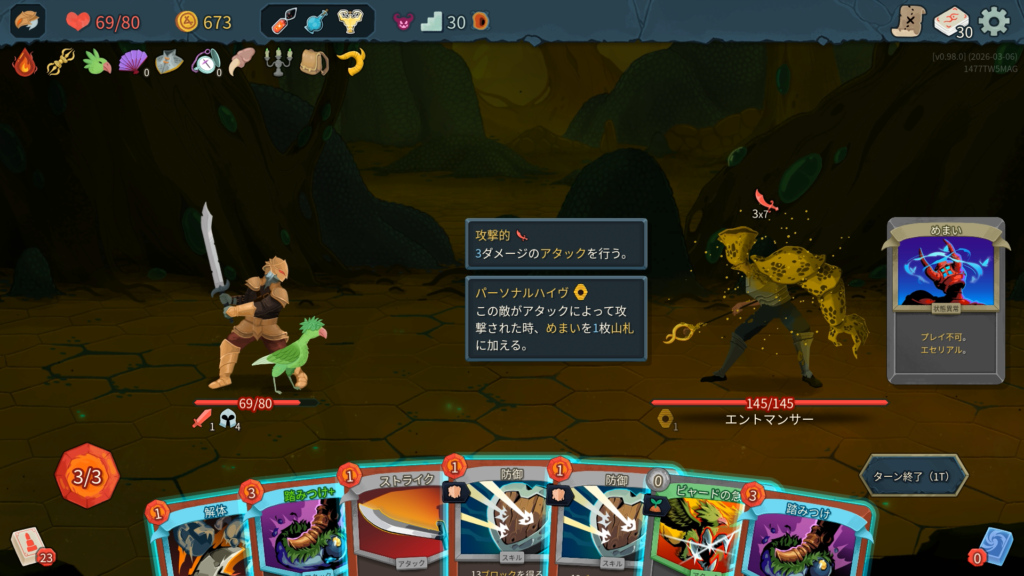Inspect the purple fan relic
This screenshot has width=1024, height=576.
pos(132,63)
